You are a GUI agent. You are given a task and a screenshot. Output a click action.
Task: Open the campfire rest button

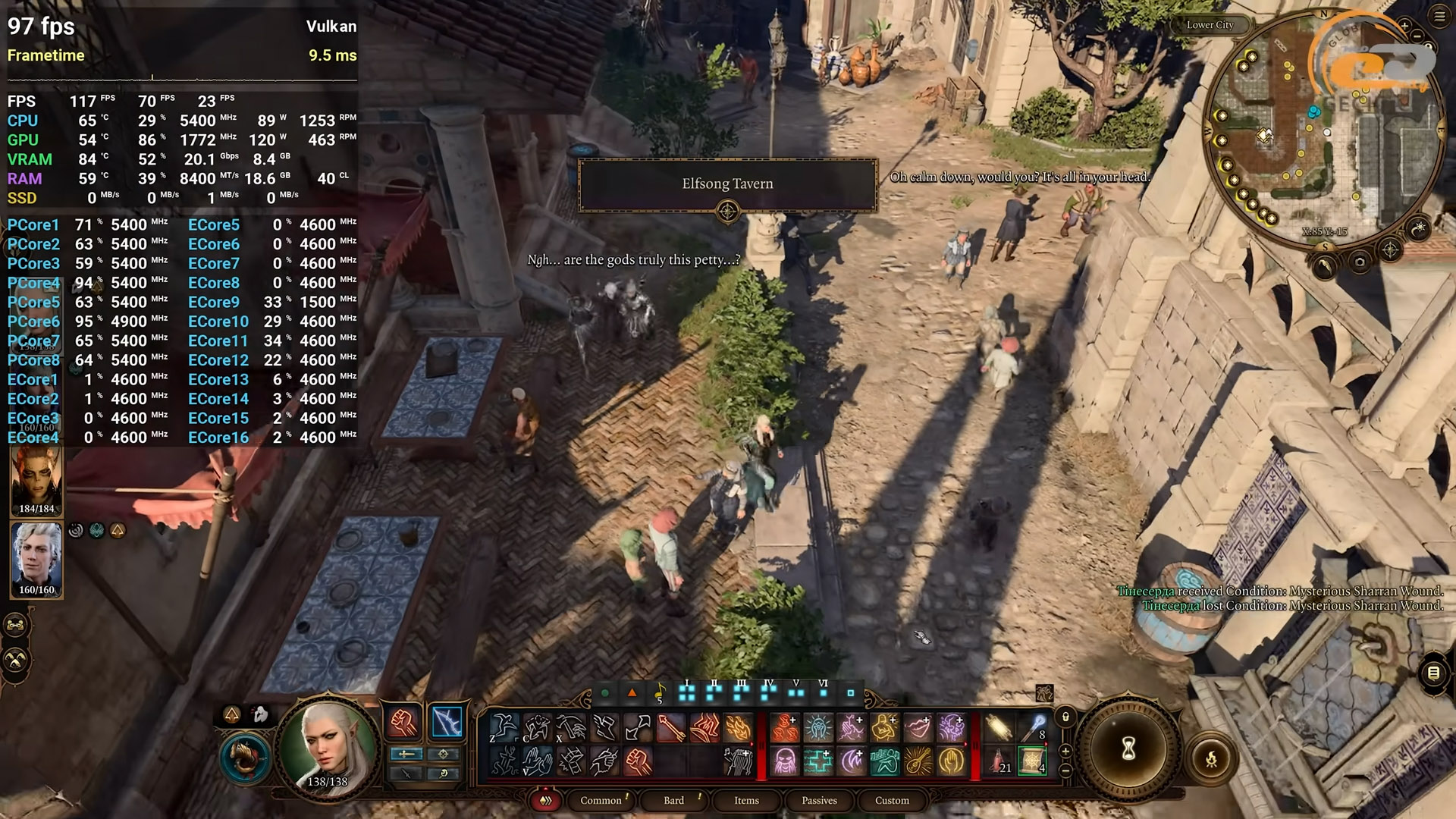coord(1211,758)
